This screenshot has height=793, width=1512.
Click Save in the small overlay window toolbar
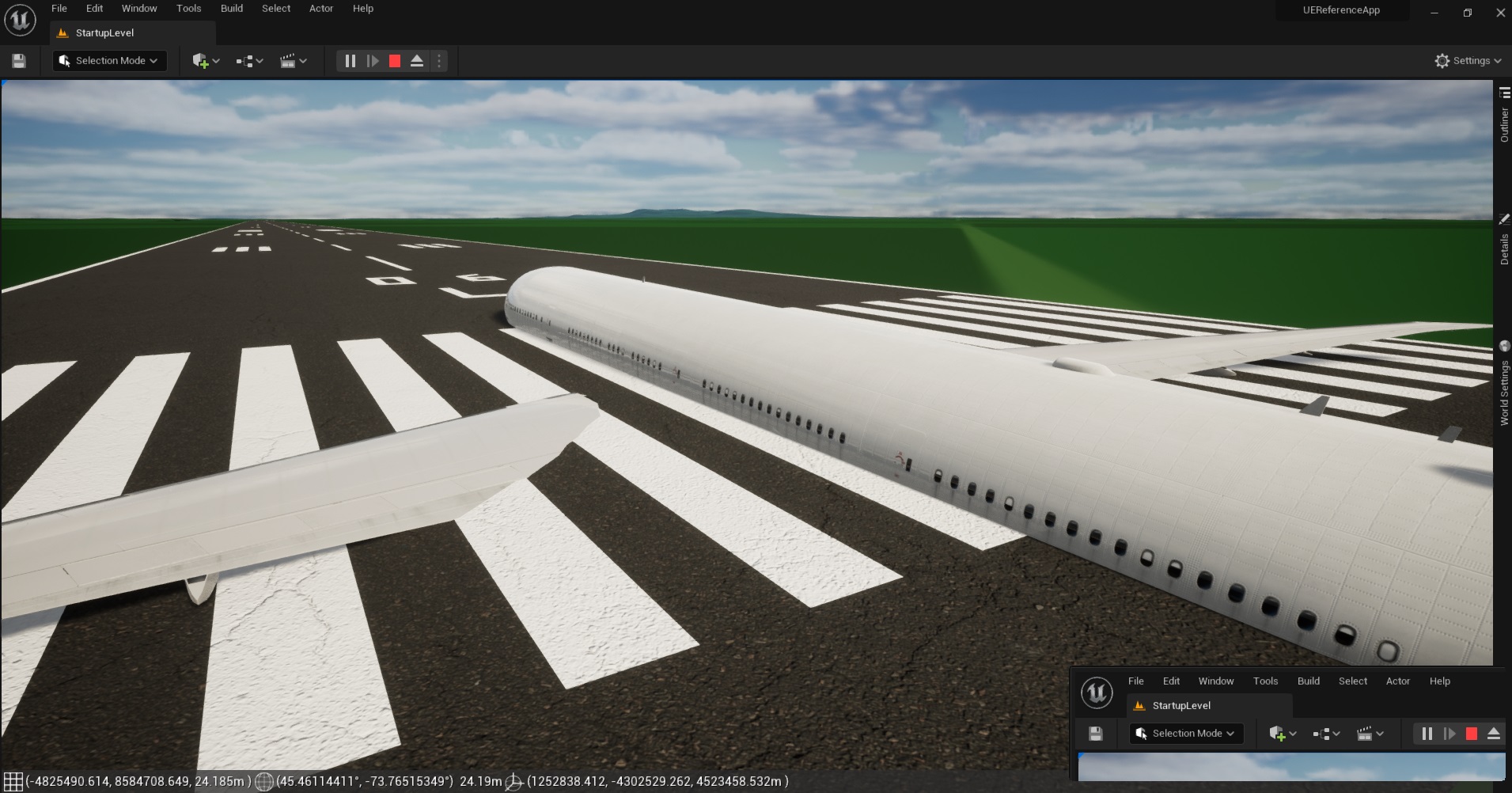click(1096, 733)
